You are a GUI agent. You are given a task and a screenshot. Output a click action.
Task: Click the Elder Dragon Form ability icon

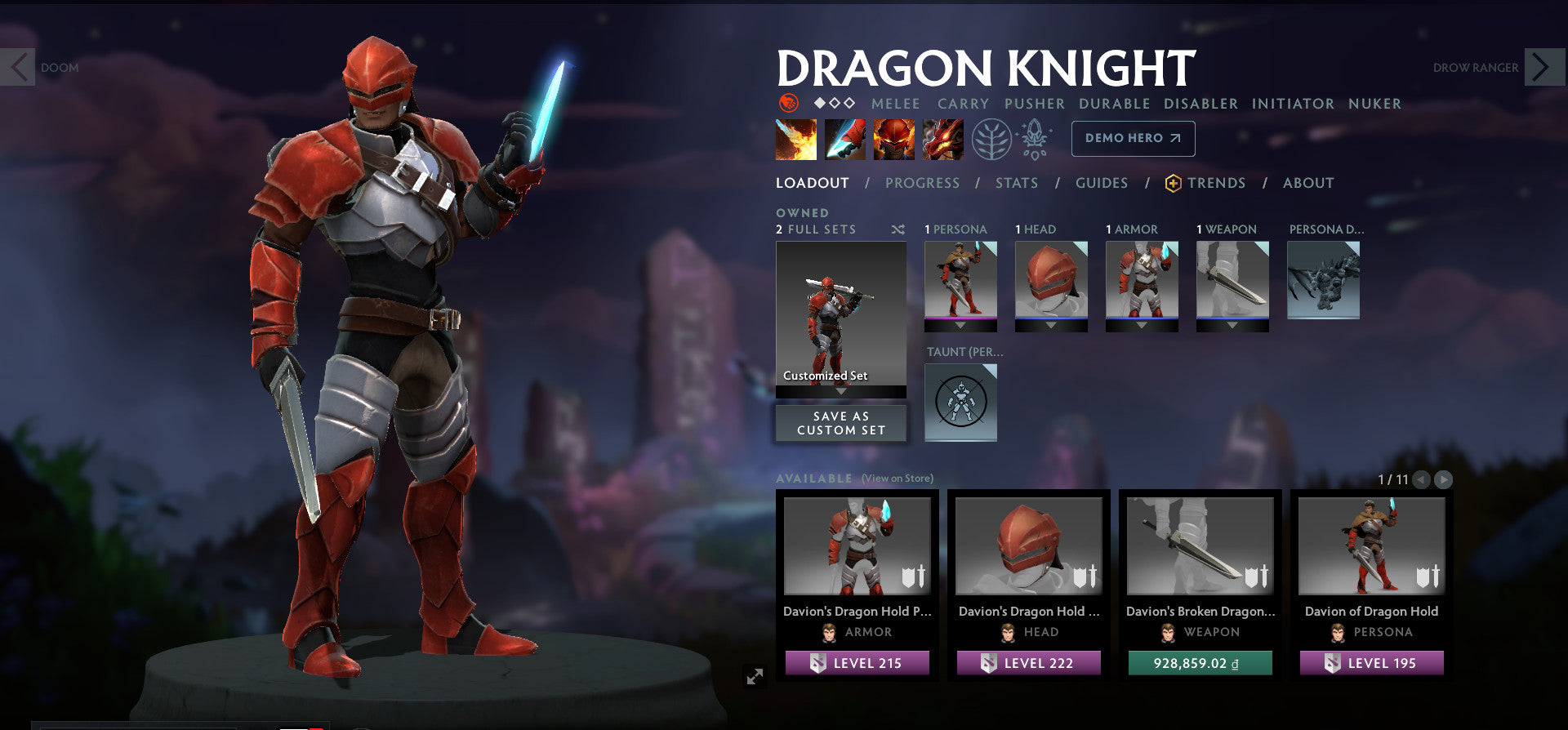click(x=943, y=139)
